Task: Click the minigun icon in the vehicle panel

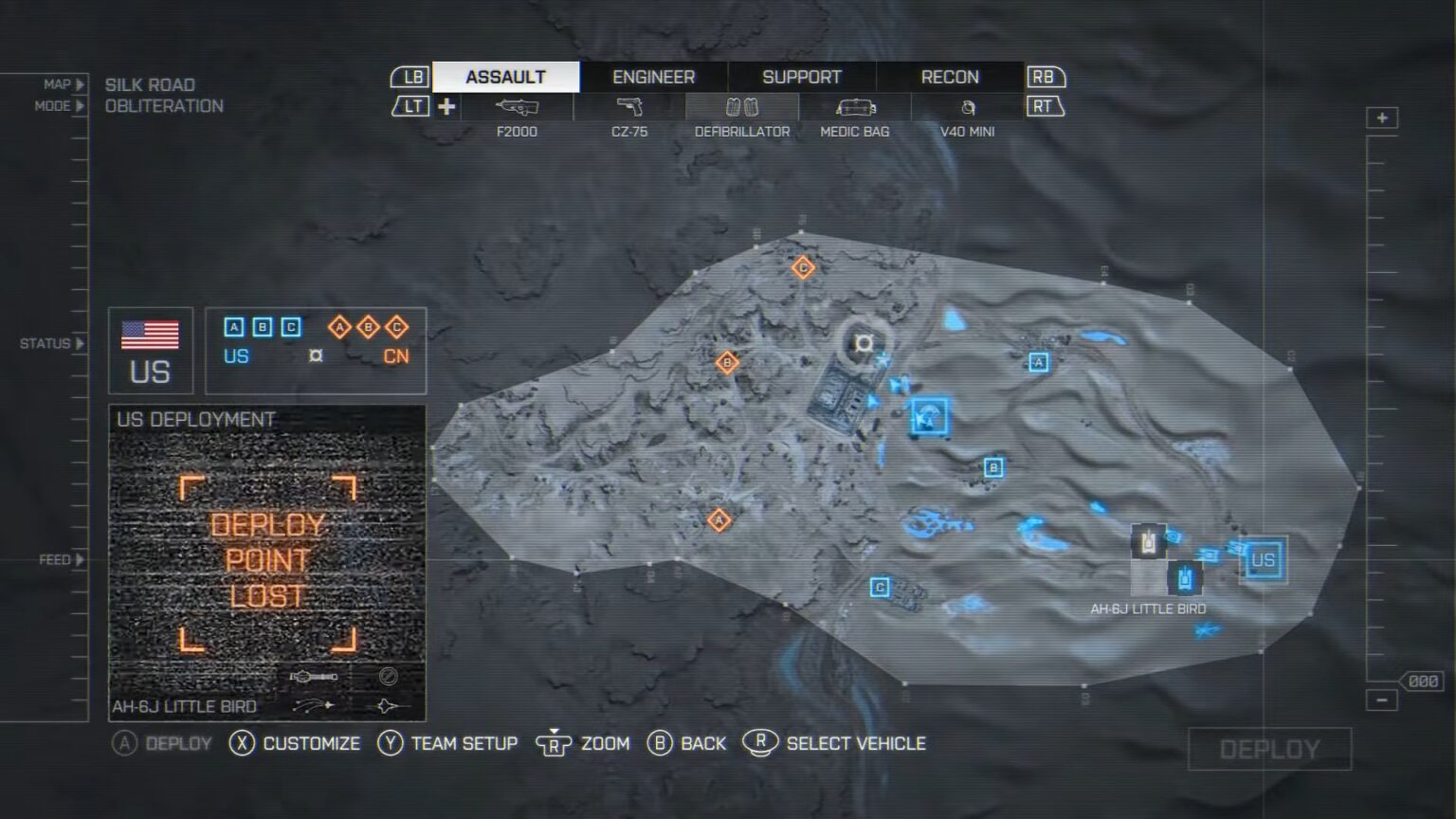Action: 314,675
